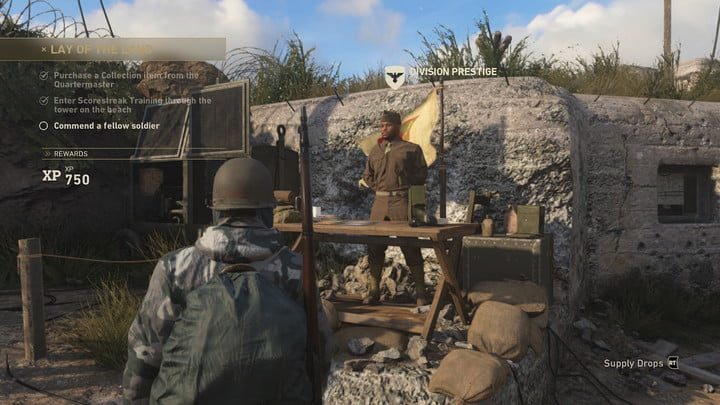Click the Division Prestige eagle marker

[x=395, y=73]
